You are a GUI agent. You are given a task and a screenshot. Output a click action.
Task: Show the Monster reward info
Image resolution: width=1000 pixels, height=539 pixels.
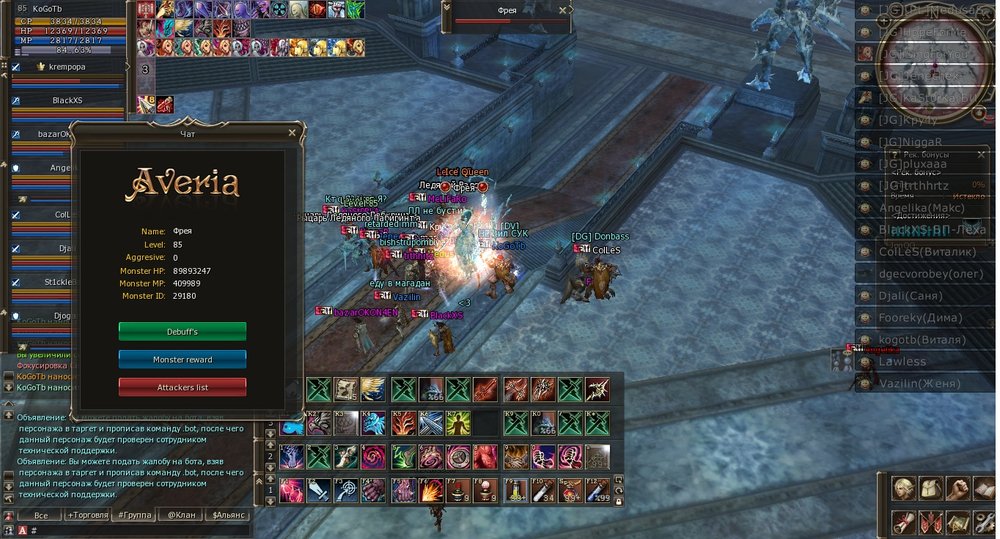coord(182,359)
